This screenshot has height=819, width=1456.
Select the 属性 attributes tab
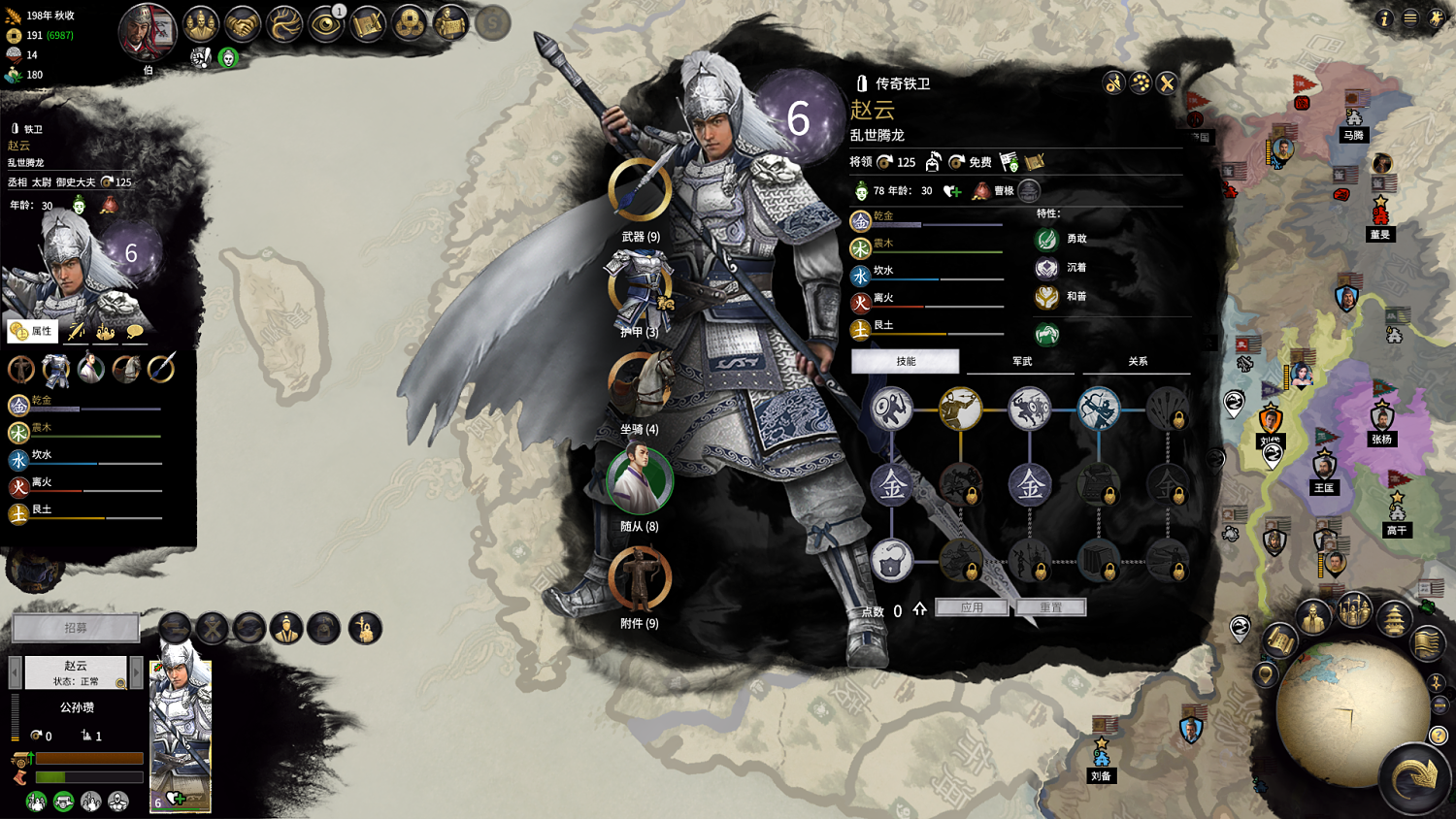tap(32, 331)
